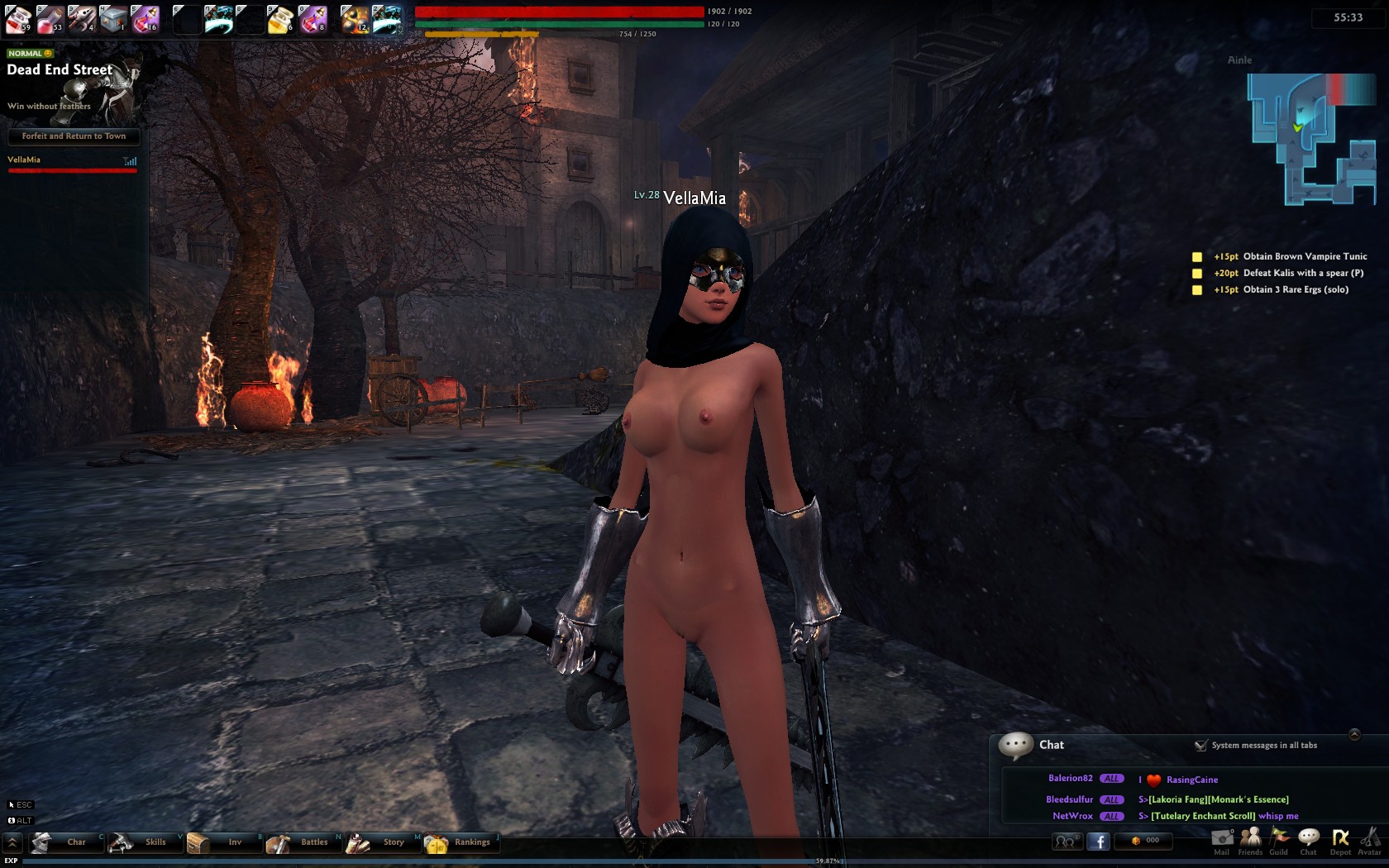Click the dungeon minimap
The height and width of the screenshot is (868, 1389).
click(x=1310, y=139)
